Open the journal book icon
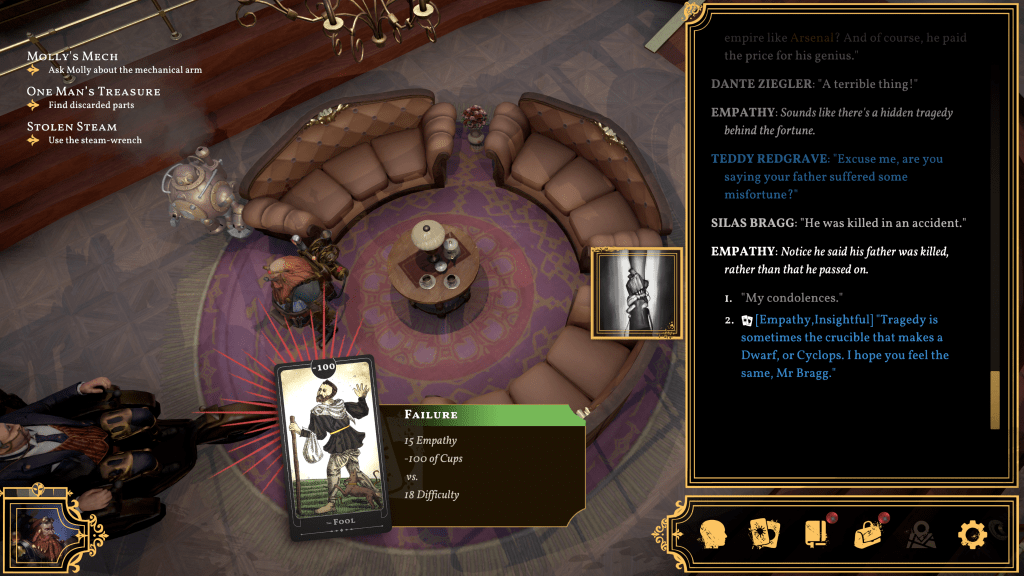Image resolution: width=1024 pixels, height=576 pixels. click(x=816, y=534)
